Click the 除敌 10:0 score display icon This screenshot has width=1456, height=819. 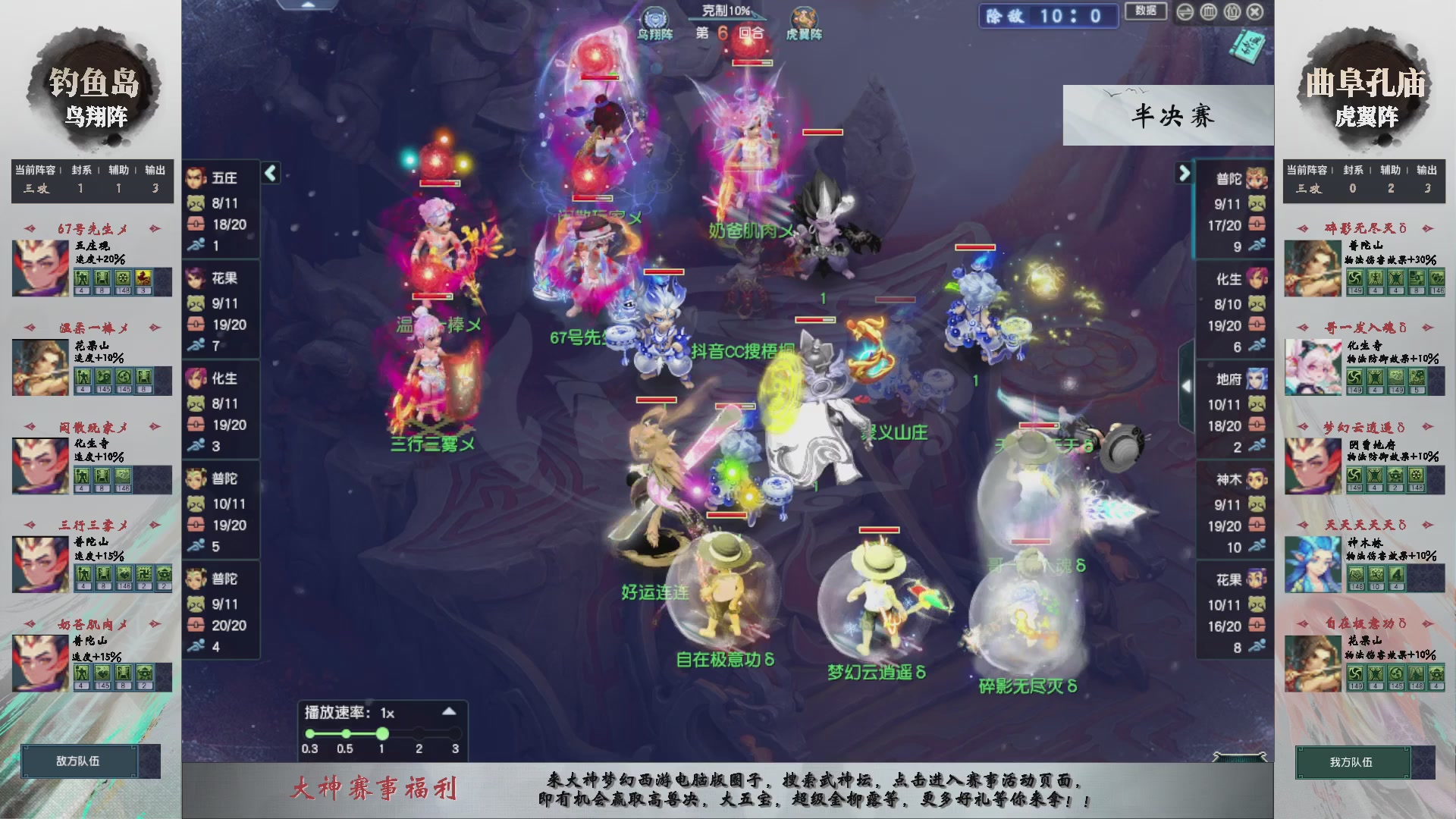click(1048, 17)
